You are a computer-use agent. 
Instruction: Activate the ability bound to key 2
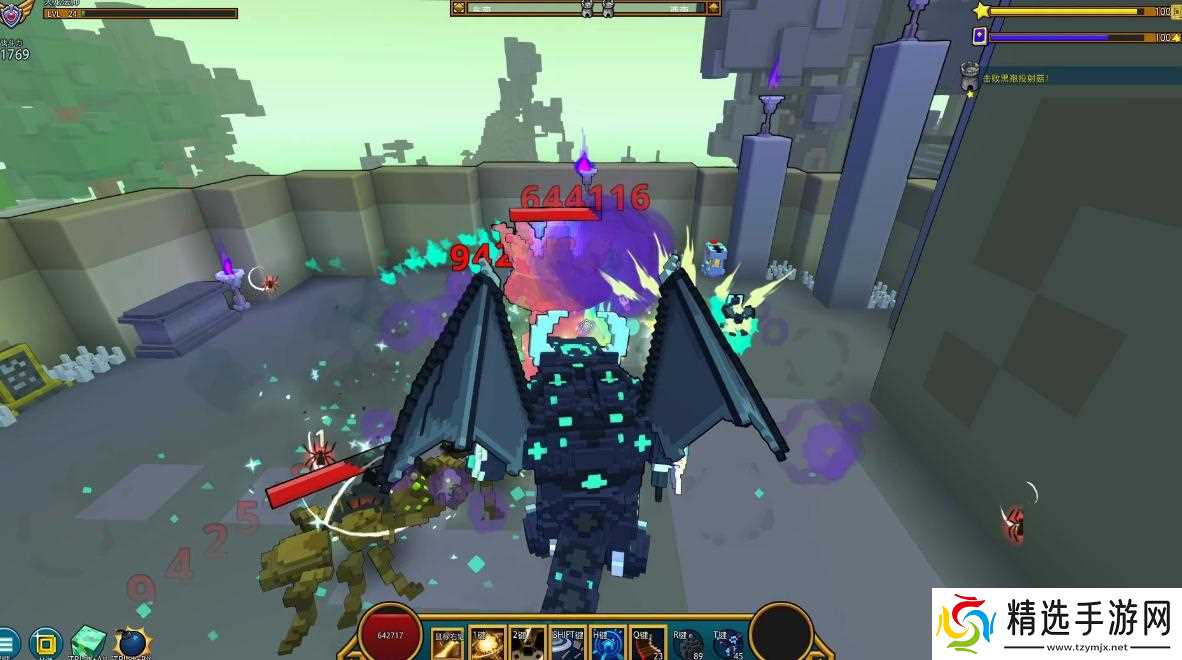[x=528, y=644]
